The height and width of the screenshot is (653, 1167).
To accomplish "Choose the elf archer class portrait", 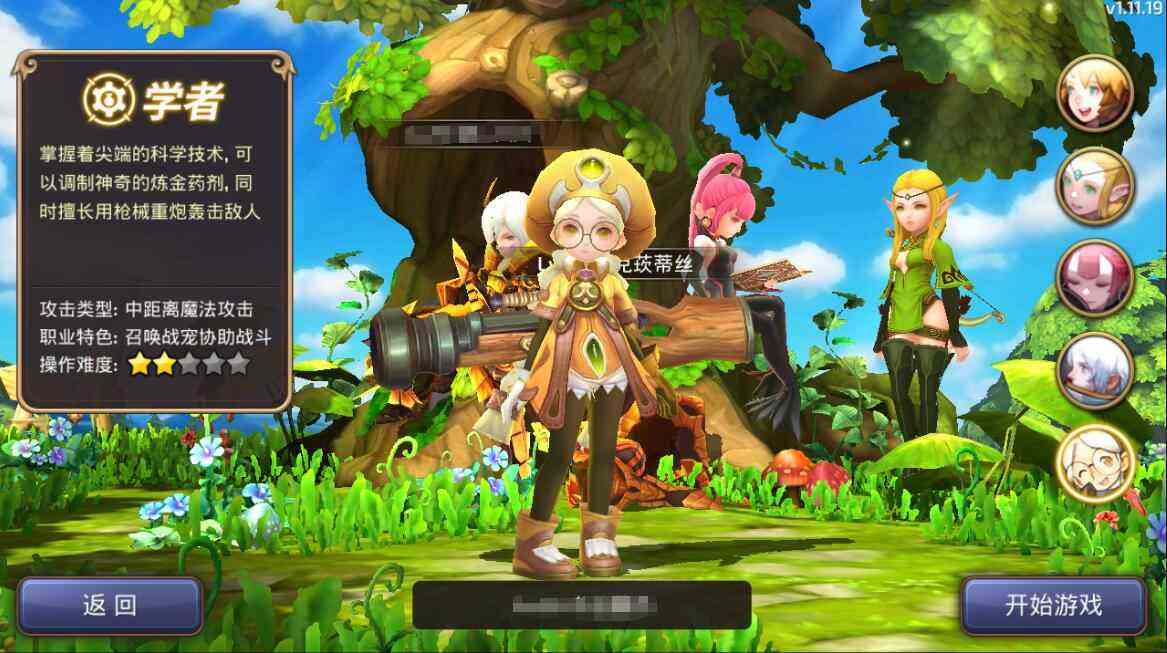I will pyautogui.click(x=1094, y=186).
